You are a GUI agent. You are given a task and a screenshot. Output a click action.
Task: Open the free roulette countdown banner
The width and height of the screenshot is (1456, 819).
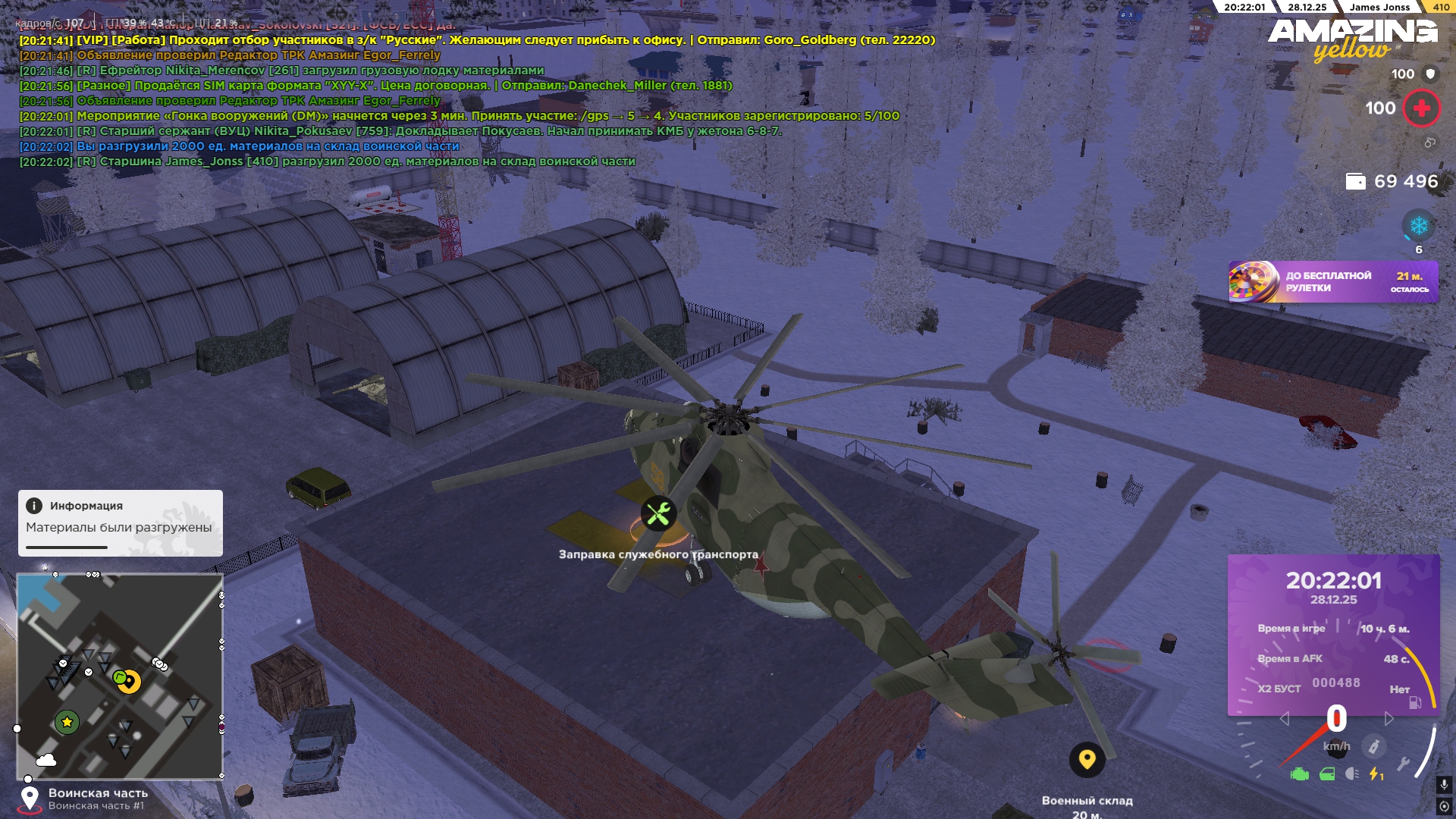click(1333, 282)
